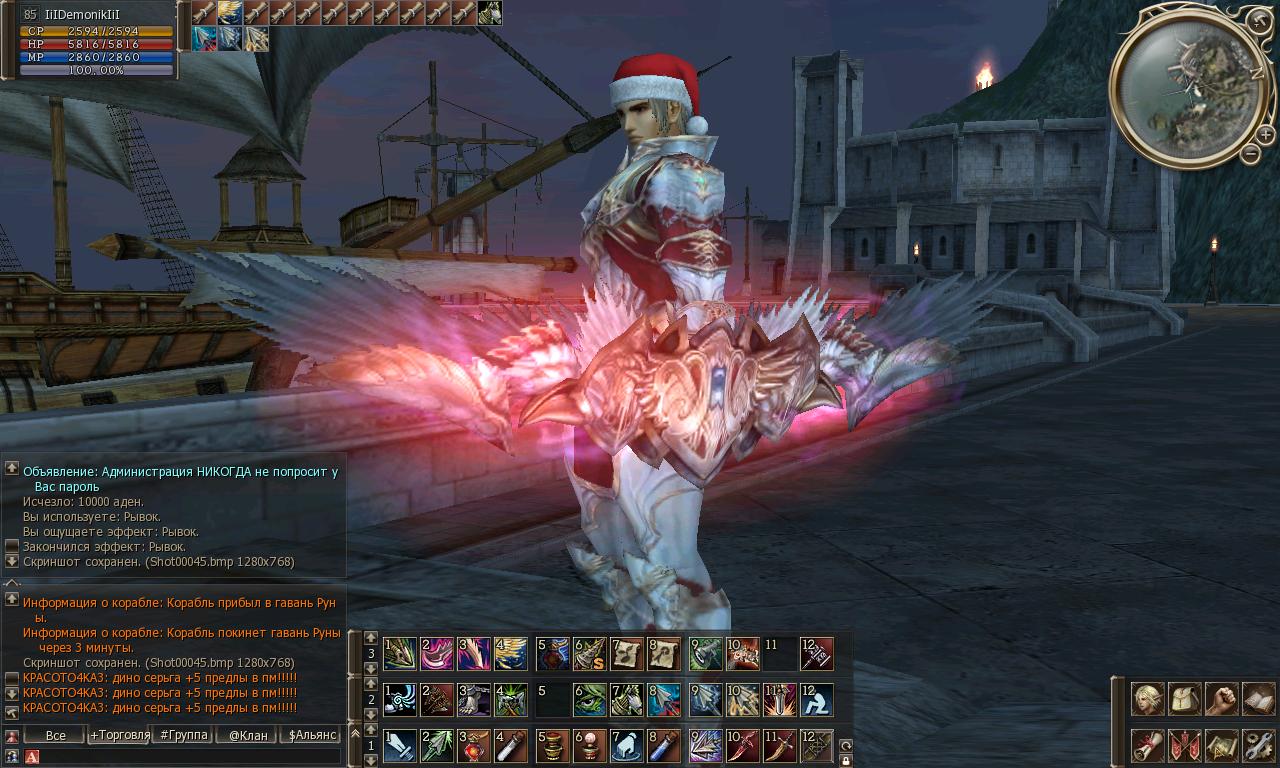The width and height of the screenshot is (1280, 768).
Task: Activate the green eye skill icon
Action: (590, 699)
